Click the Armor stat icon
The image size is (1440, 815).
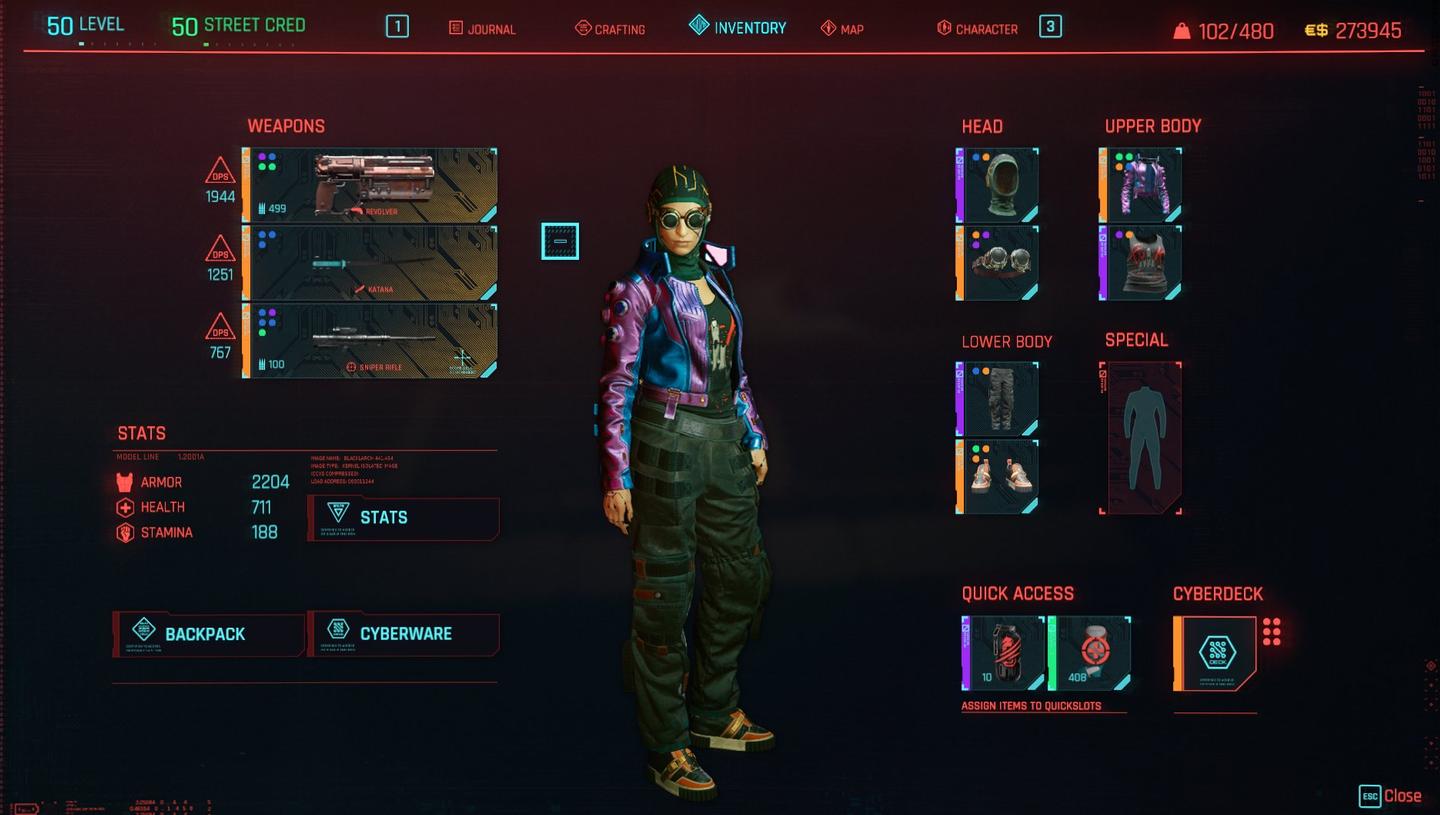click(x=125, y=482)
